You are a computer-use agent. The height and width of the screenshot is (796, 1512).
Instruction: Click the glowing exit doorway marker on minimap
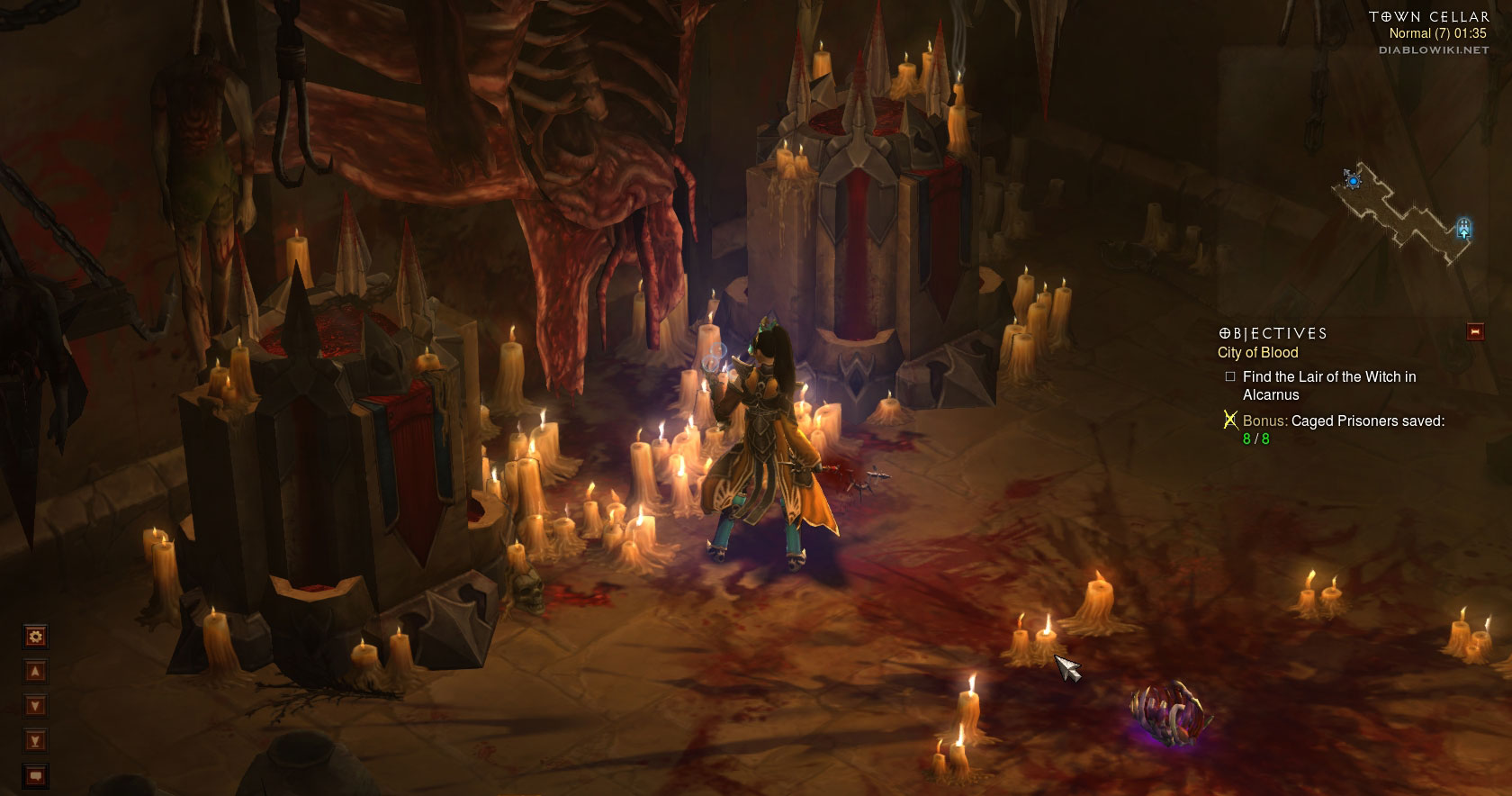(1463, 229)
